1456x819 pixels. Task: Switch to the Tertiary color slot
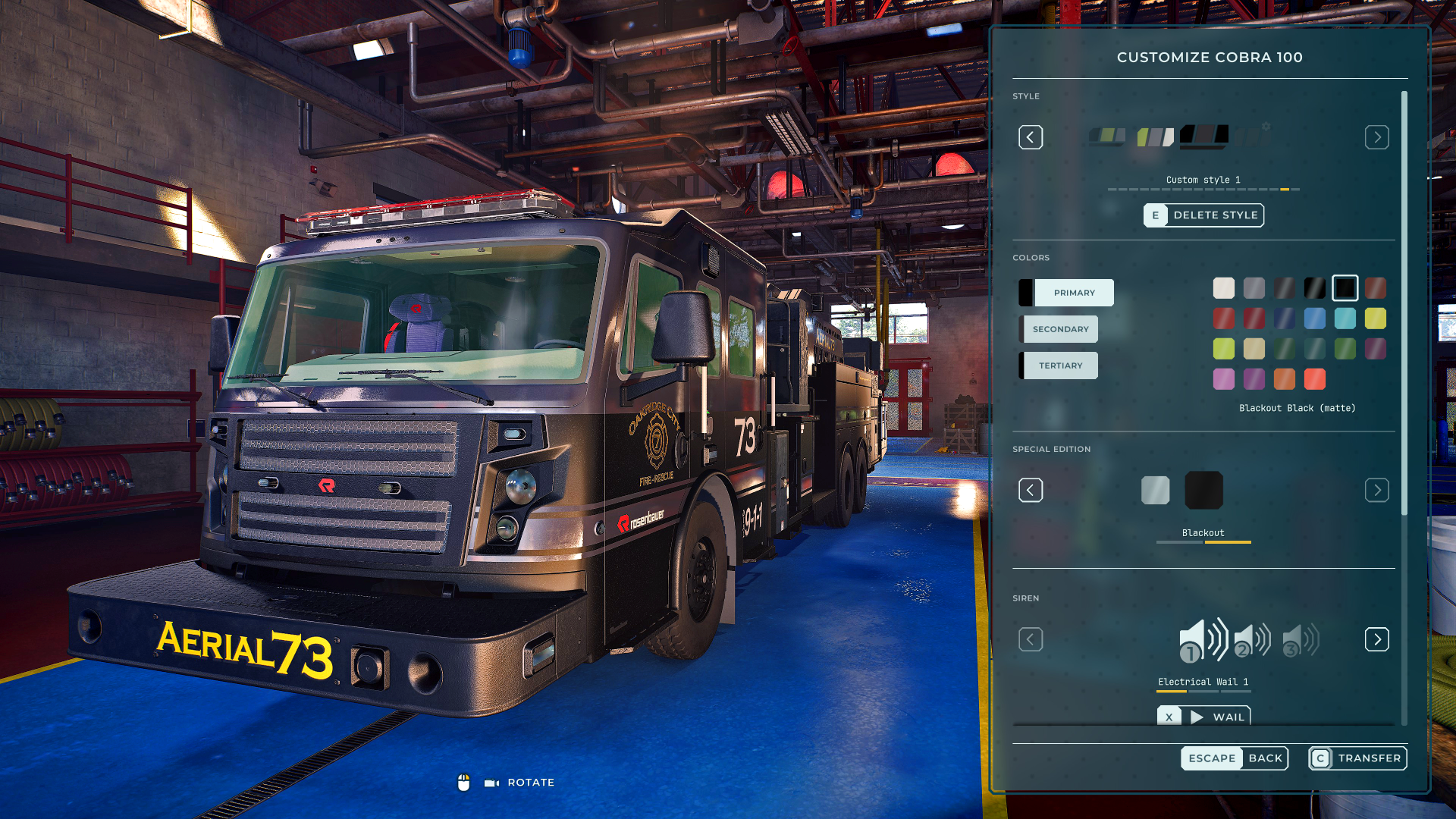click(1059, 366)
